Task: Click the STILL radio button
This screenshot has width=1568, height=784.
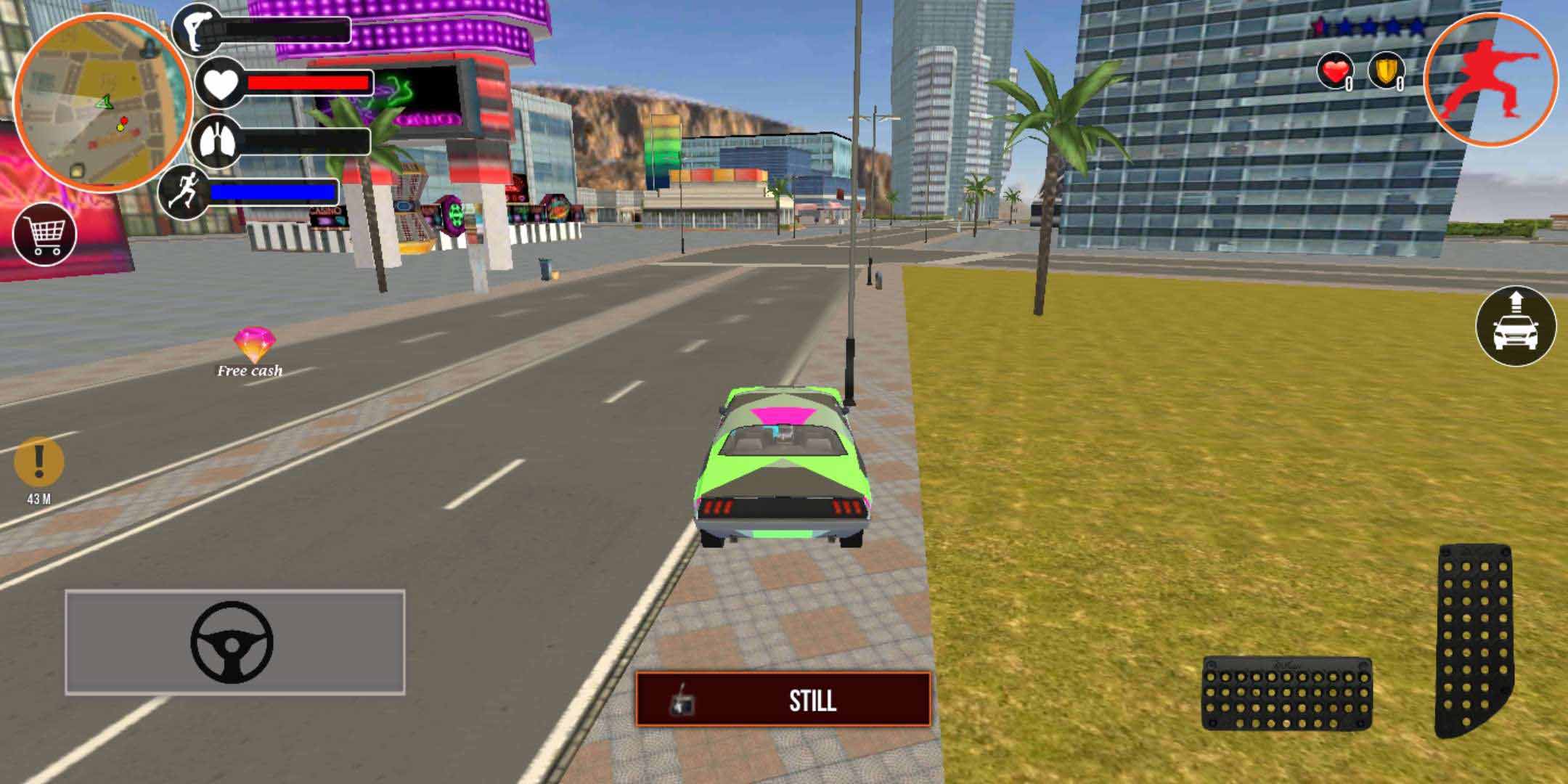Action: point(783,699)
